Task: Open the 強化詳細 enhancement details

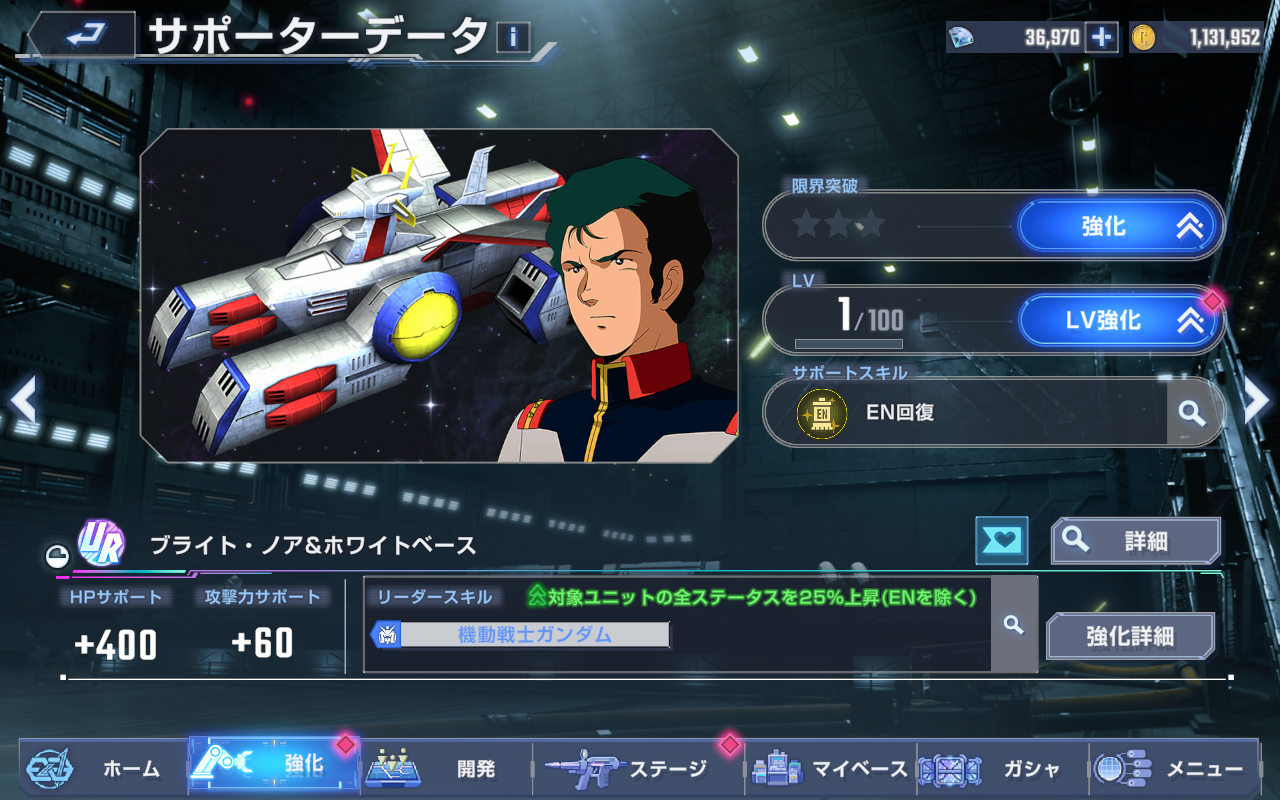Action: click(1130, 636)
